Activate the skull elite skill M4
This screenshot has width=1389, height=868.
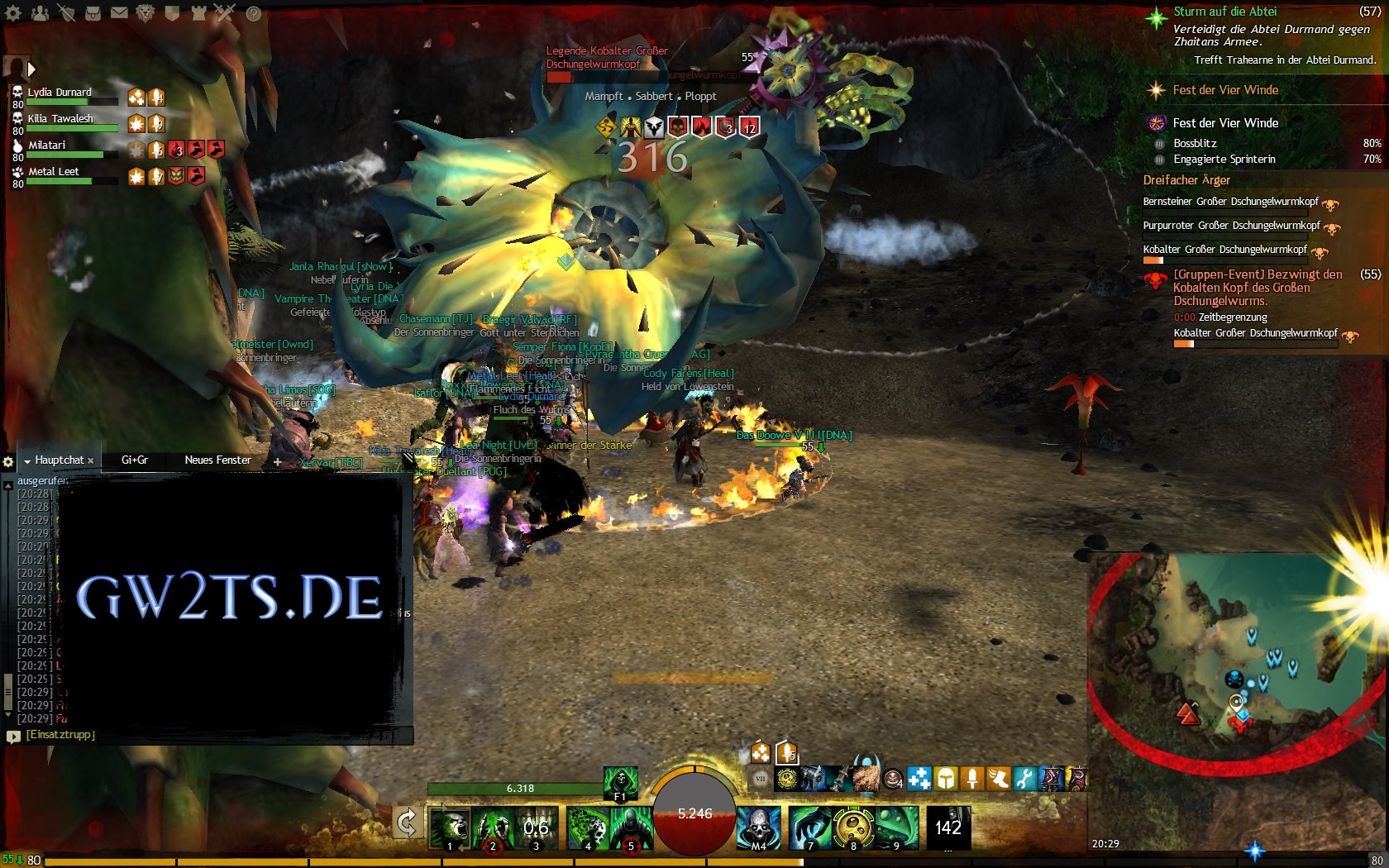point(758,827)
